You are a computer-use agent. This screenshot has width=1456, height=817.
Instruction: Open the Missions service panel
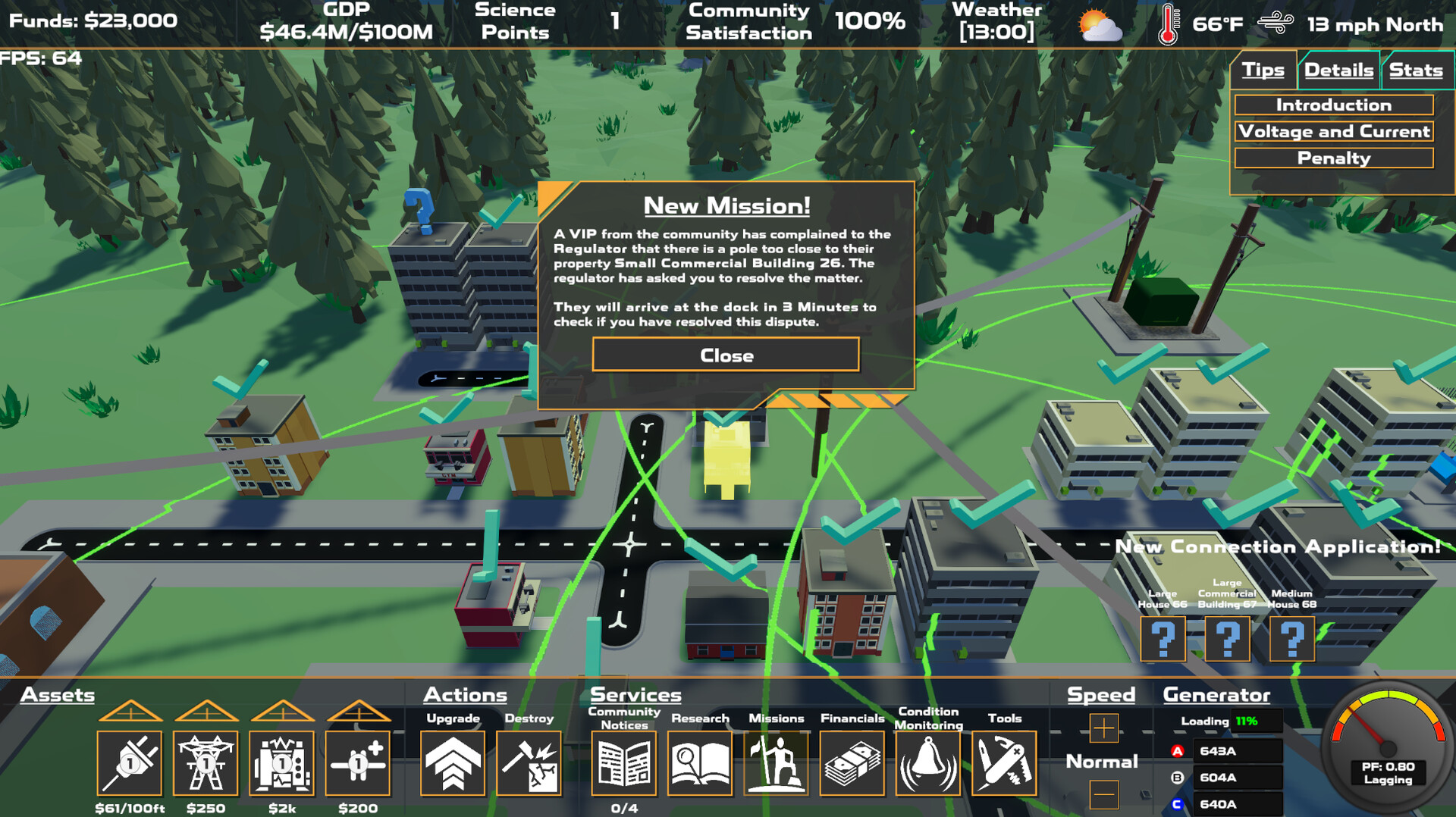point(776,763)
